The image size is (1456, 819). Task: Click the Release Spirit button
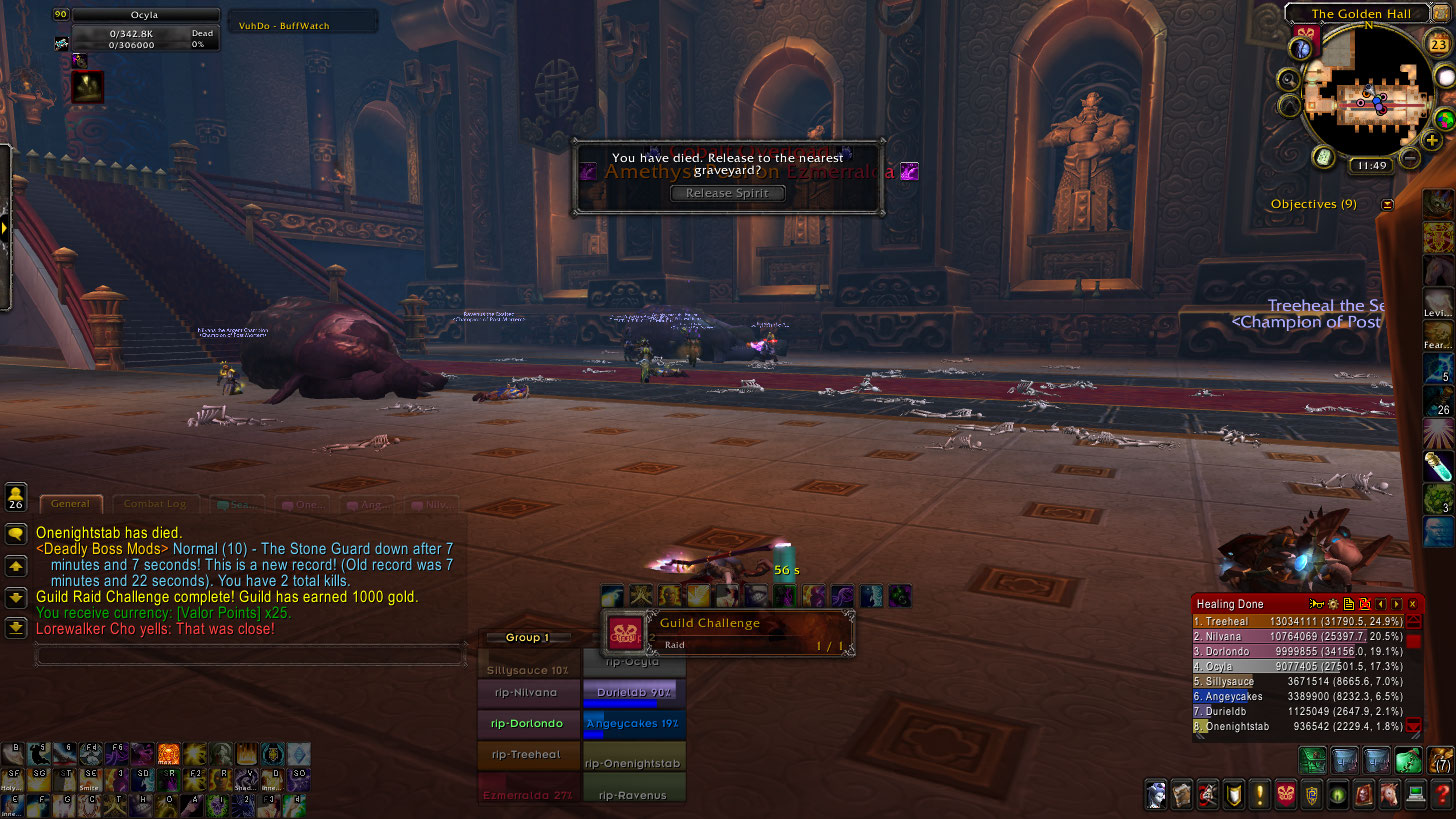pyautogui.click(x=727, y=193)
